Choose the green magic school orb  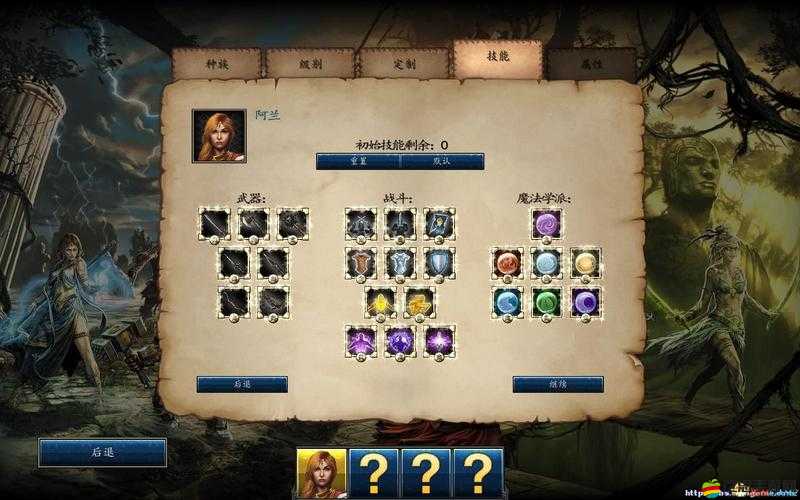(546, 301)
